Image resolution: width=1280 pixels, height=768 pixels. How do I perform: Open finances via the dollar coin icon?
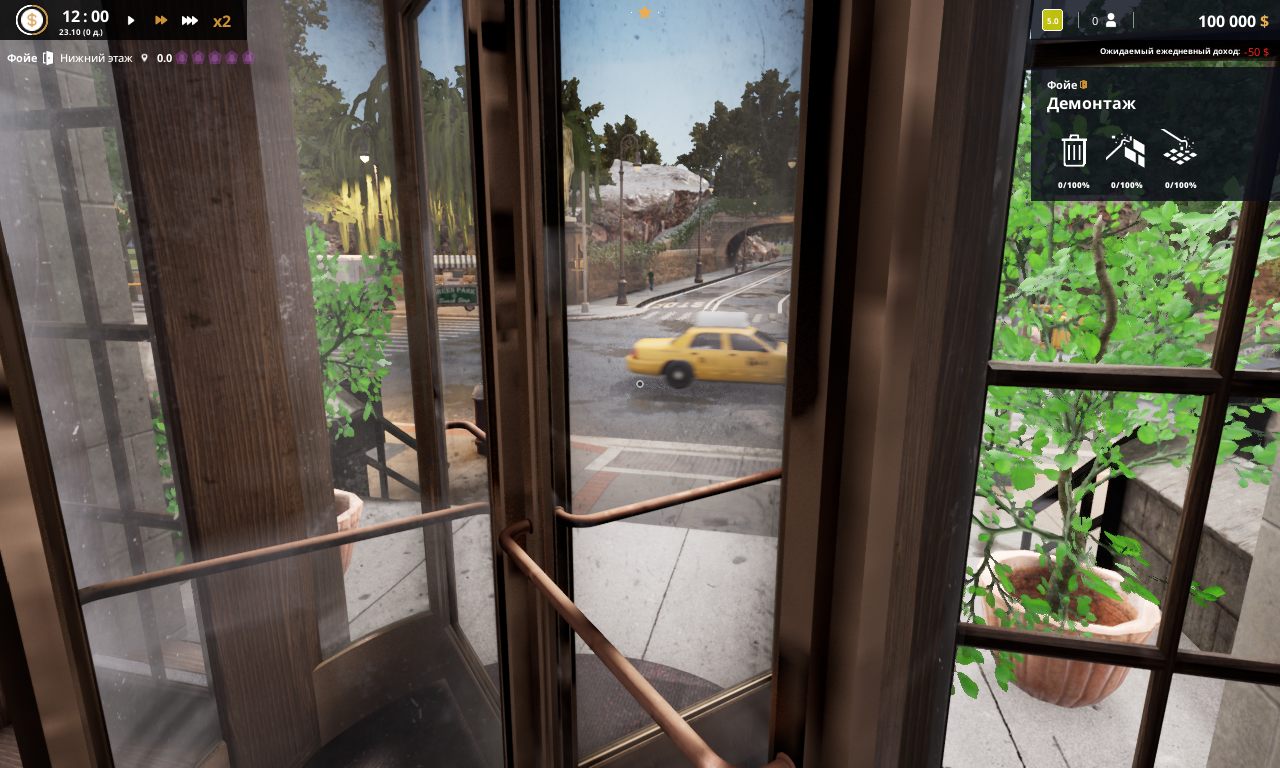coord(32,19)
